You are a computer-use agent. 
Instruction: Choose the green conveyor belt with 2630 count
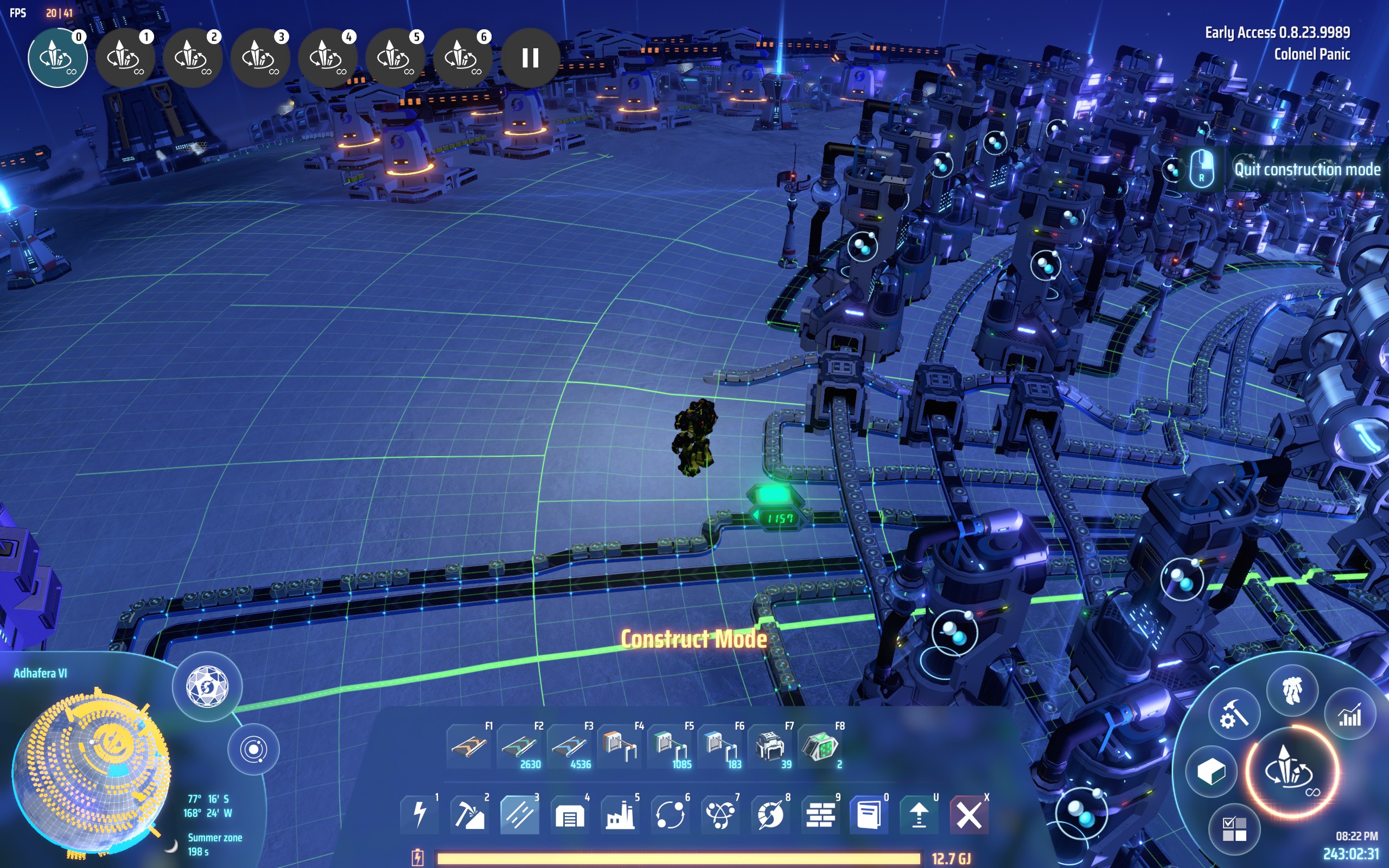tap(519, 747)
